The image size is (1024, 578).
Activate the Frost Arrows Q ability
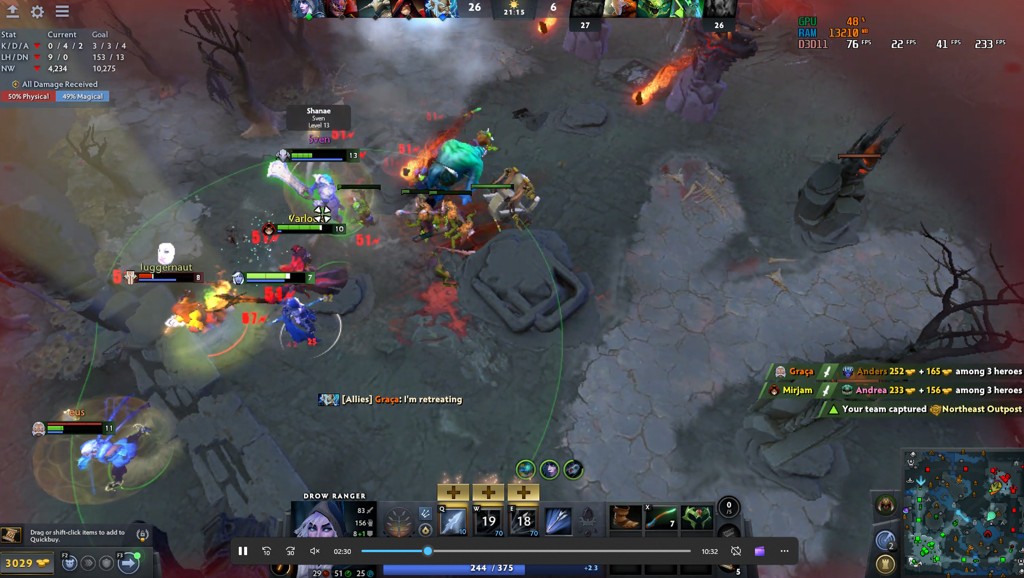tap(453, 520)
